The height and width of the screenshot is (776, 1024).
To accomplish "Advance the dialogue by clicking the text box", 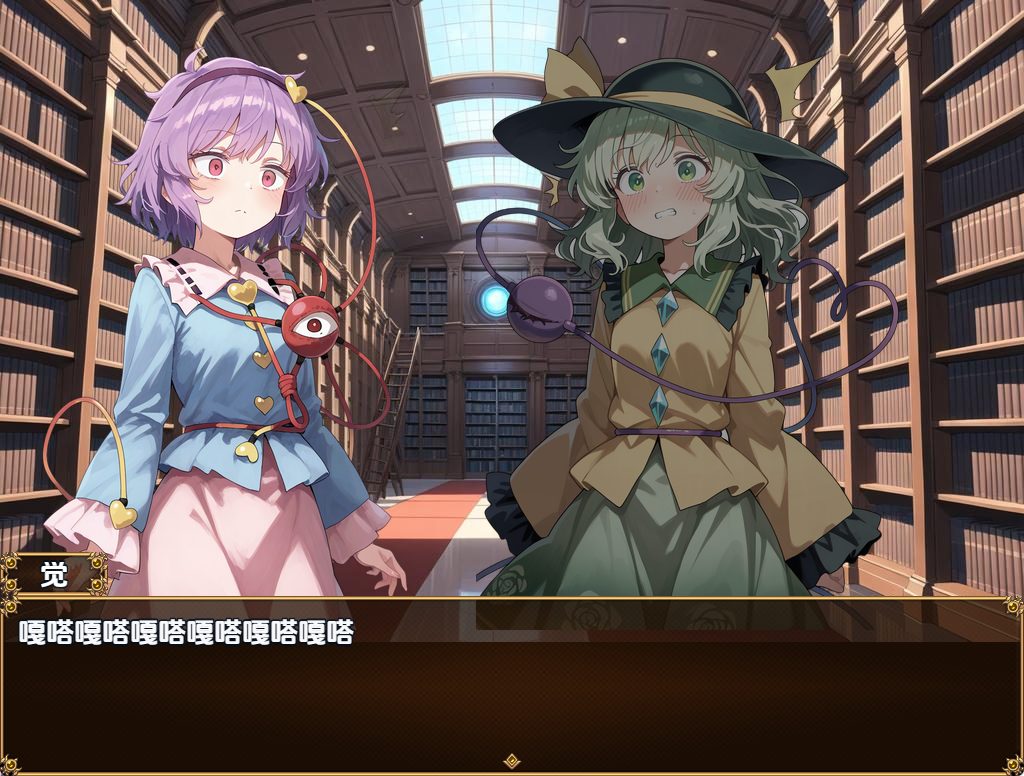I will (x=512, y=690).
